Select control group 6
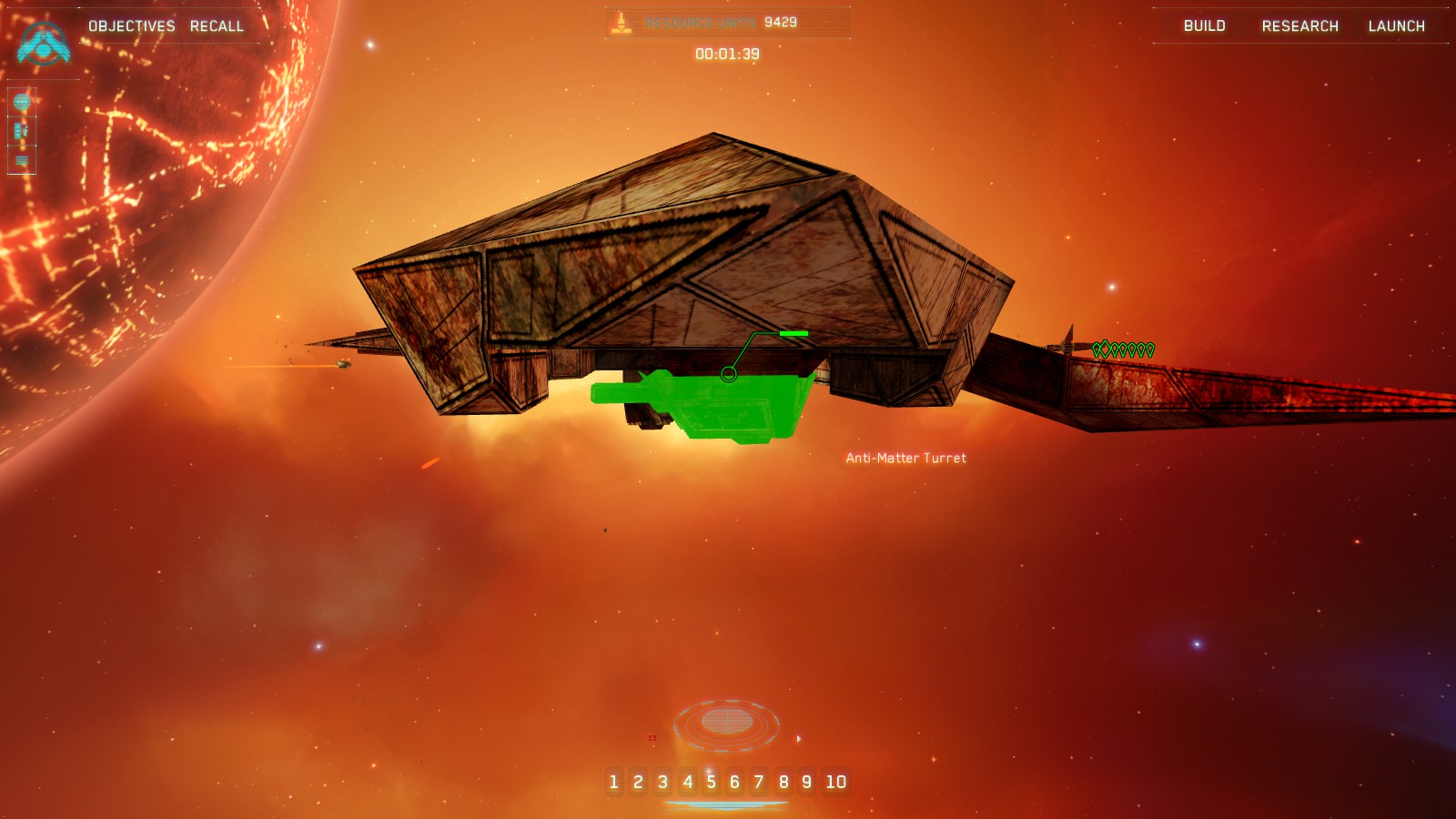The width and height of the screenshot is (1456, 819). 734,782
